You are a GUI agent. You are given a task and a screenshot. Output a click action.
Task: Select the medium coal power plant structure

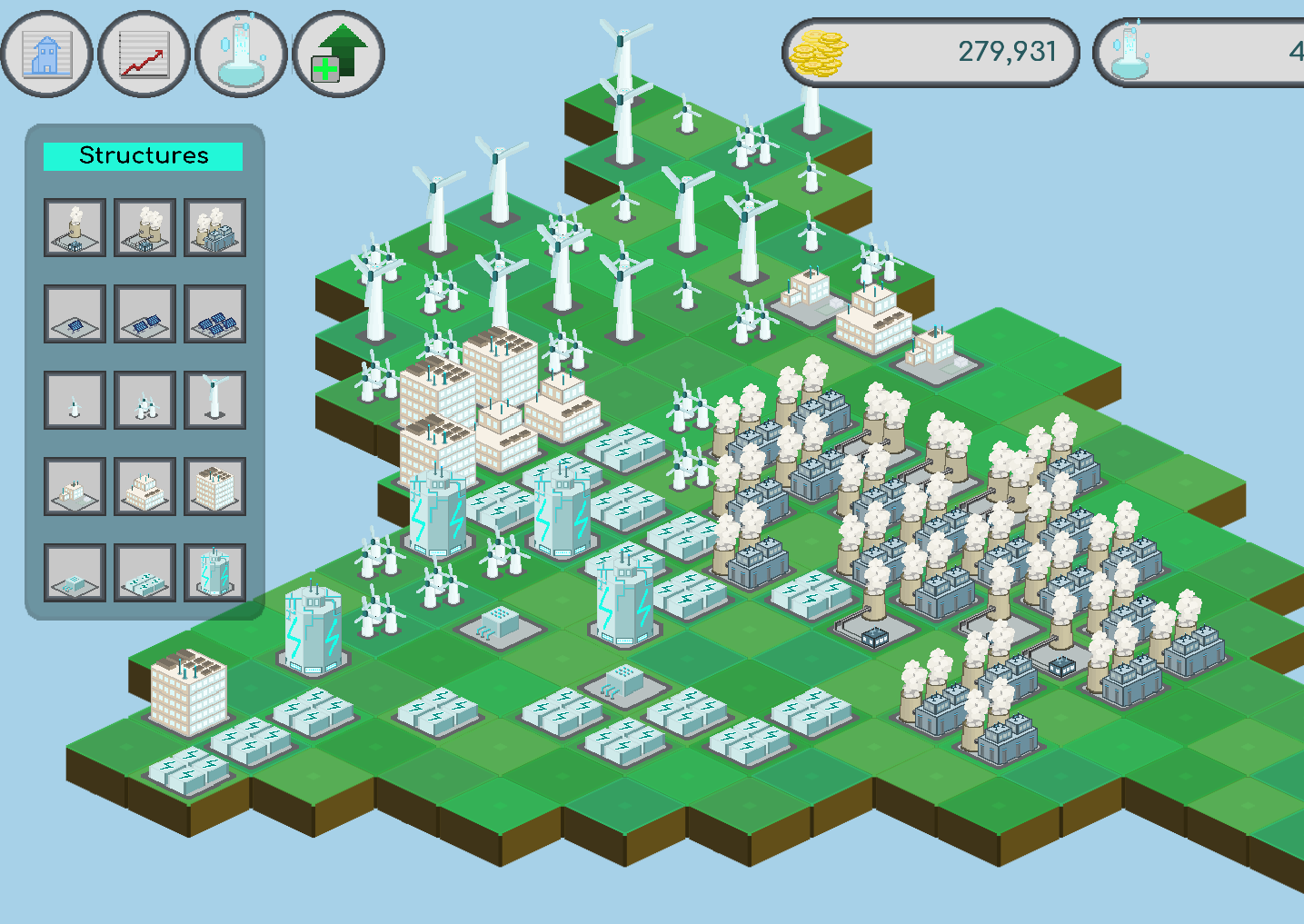(x=144, y=227)
